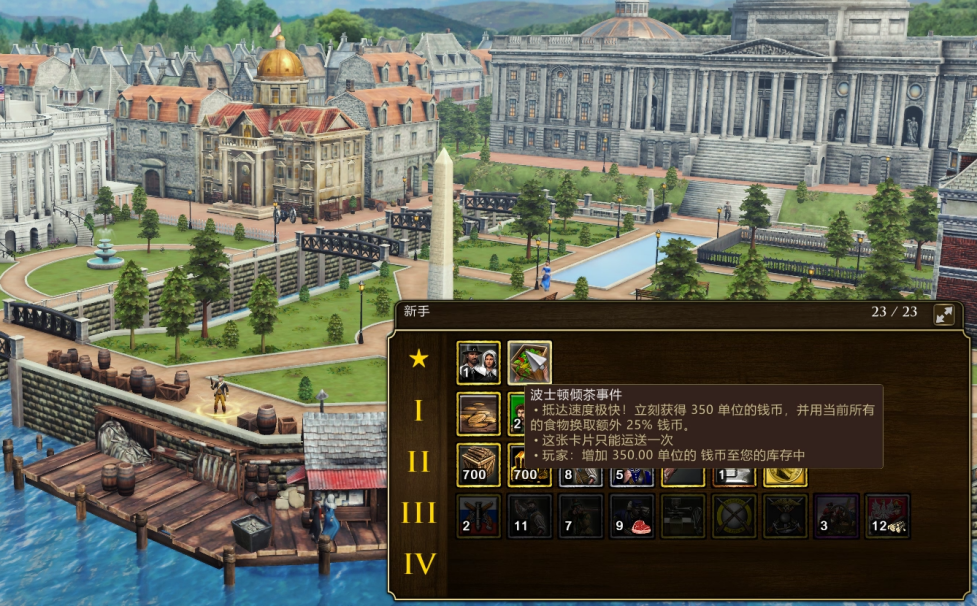The width and height of the screenshot is (977, 606).
Task: Choose the Russian flag card numbered 2
Action: click(478, 515)
